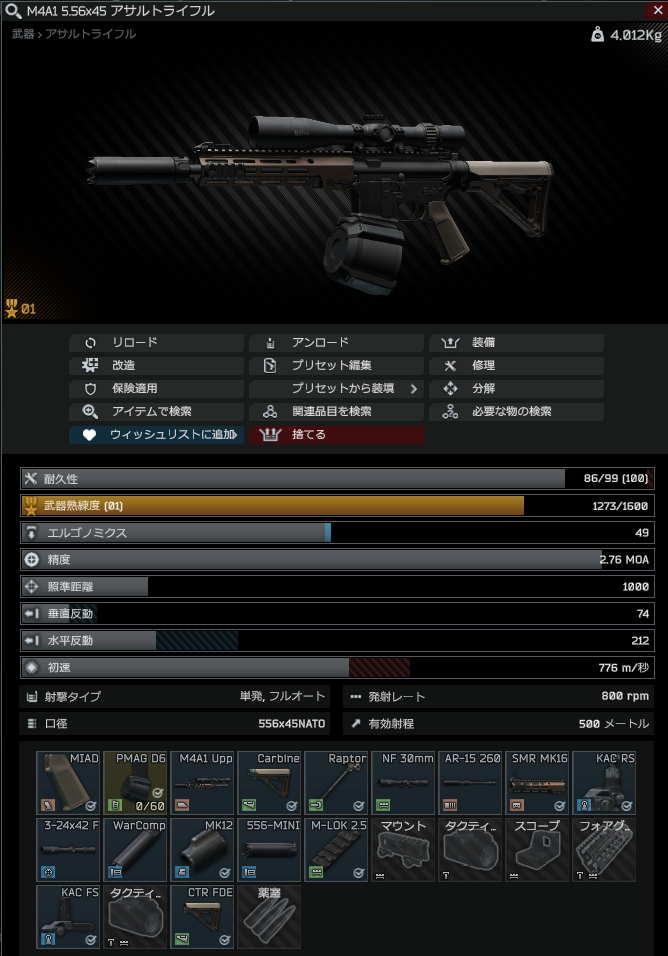This screenshot has width=668, height=956.
Task: Click the magnifier icon in title bar
Action: point(12,10)
